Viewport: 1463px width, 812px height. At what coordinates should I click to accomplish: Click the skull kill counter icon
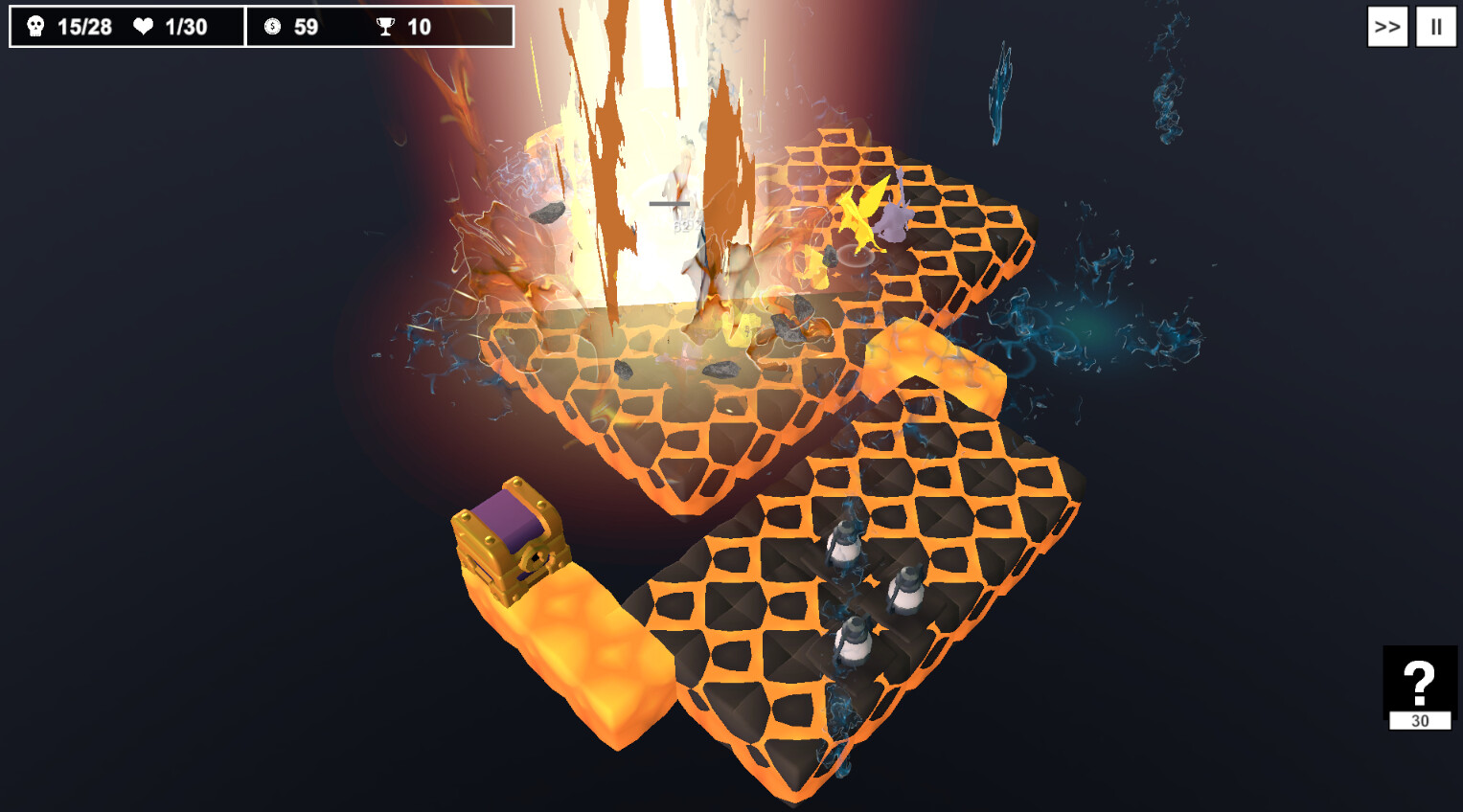coord(34,26)
